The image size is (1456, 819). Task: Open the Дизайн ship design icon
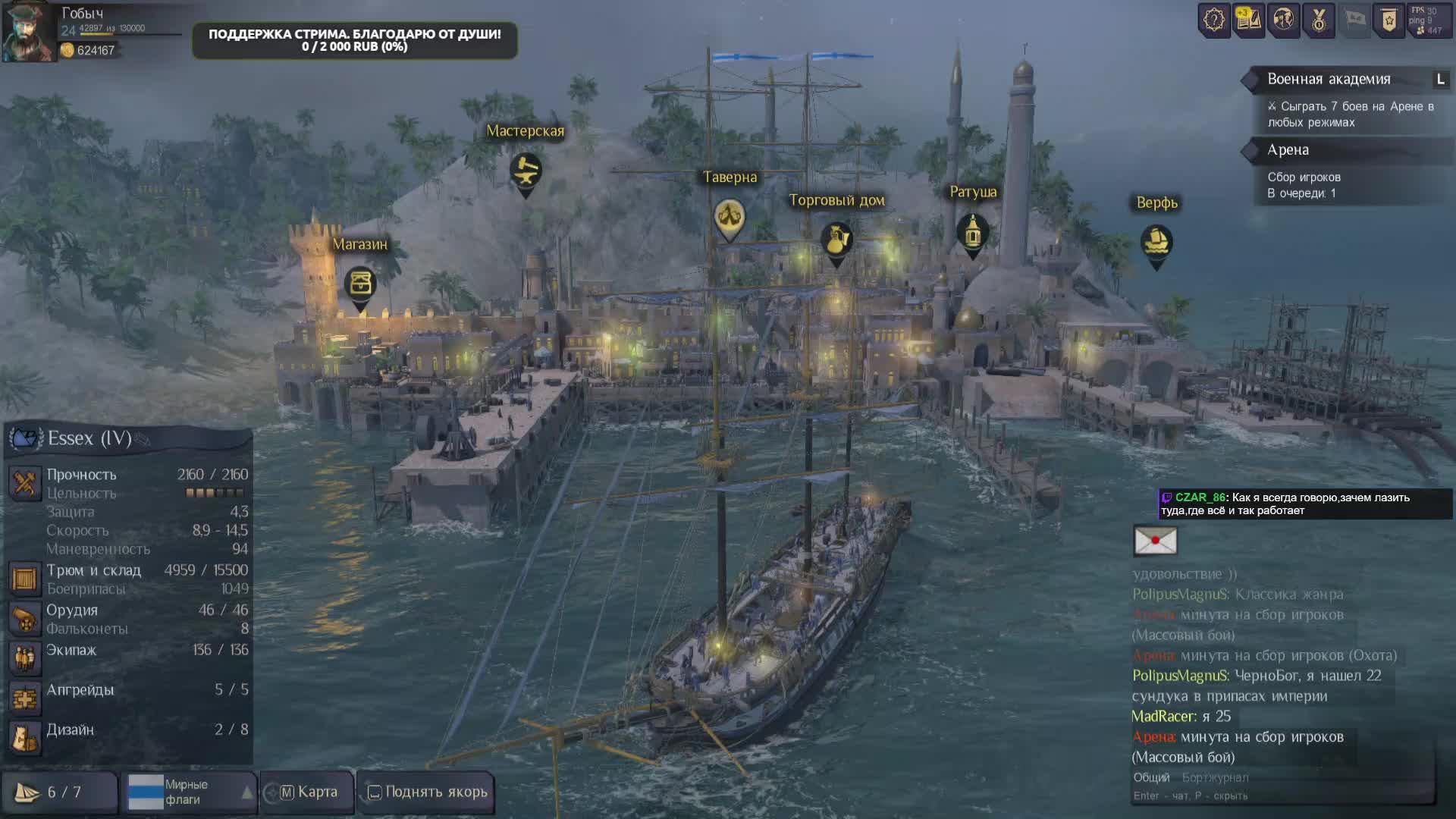[24, 738]
